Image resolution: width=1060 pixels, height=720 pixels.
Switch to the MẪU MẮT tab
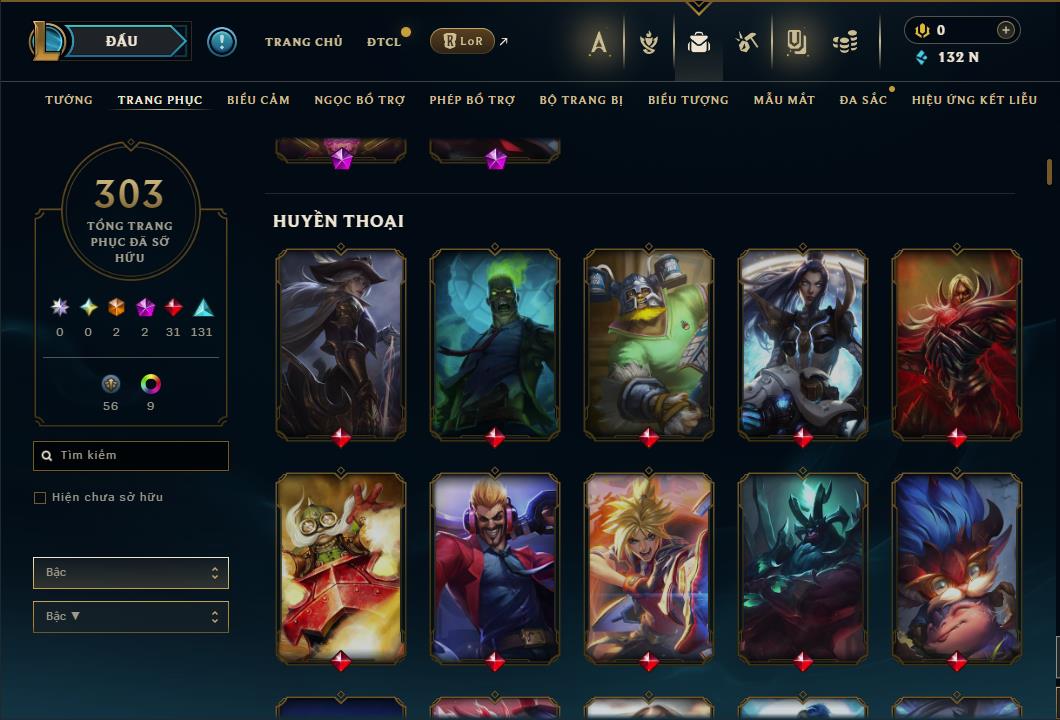click(784, 100)
